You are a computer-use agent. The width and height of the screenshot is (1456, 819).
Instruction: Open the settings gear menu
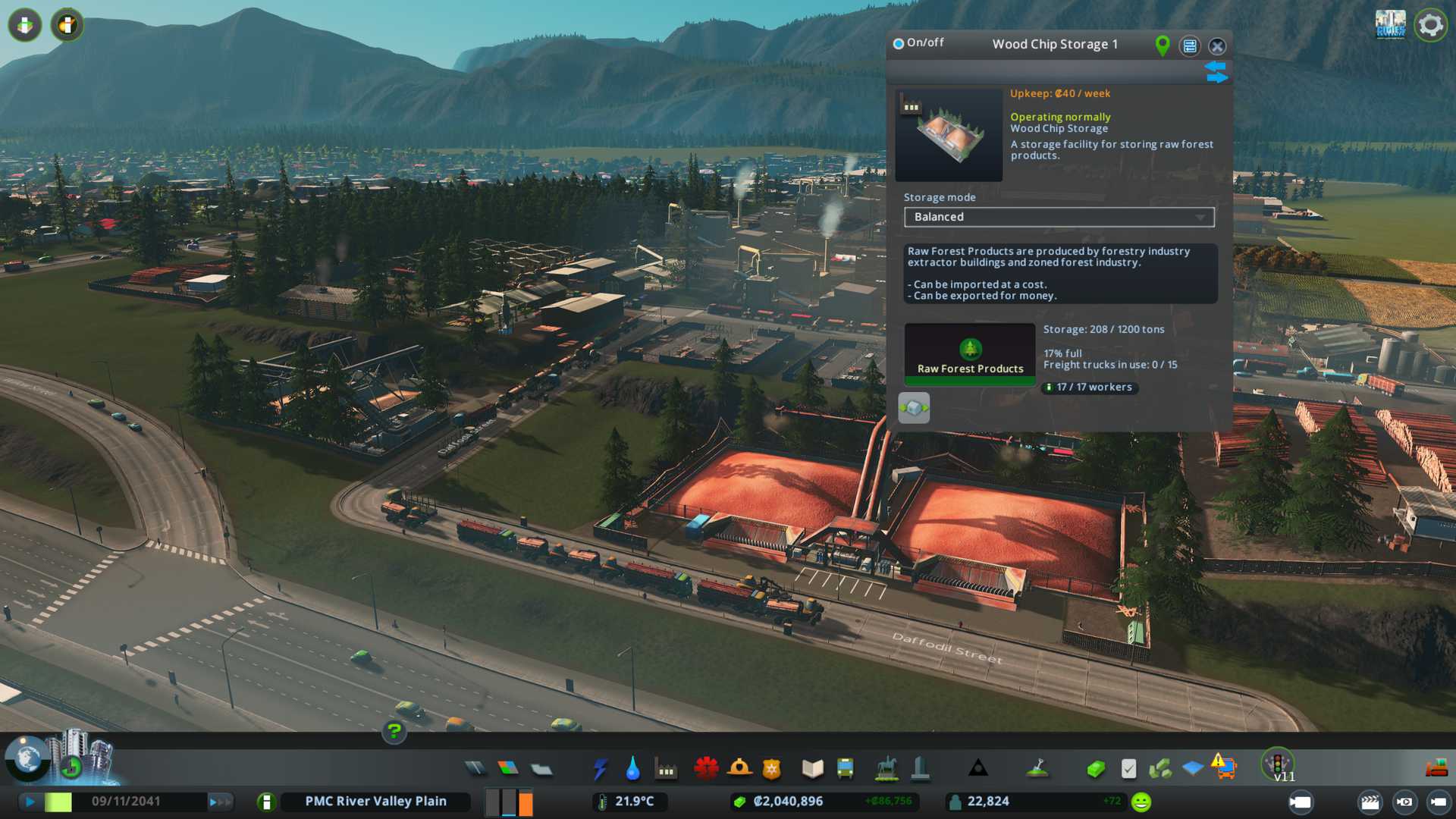1430,25
